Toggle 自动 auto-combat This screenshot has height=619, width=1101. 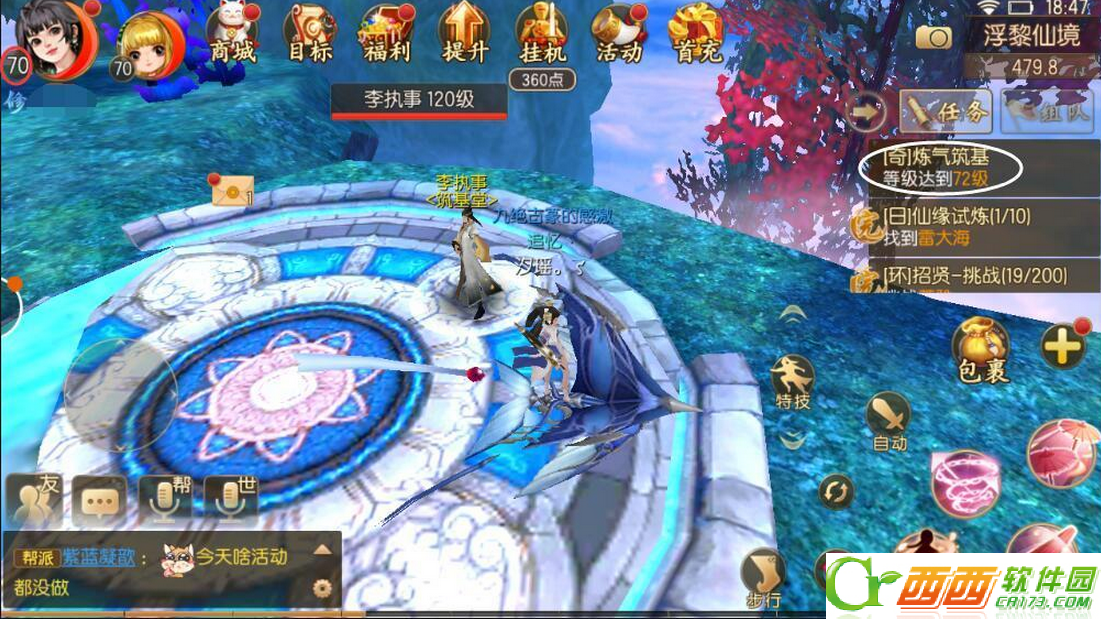(x=889, y=420)
